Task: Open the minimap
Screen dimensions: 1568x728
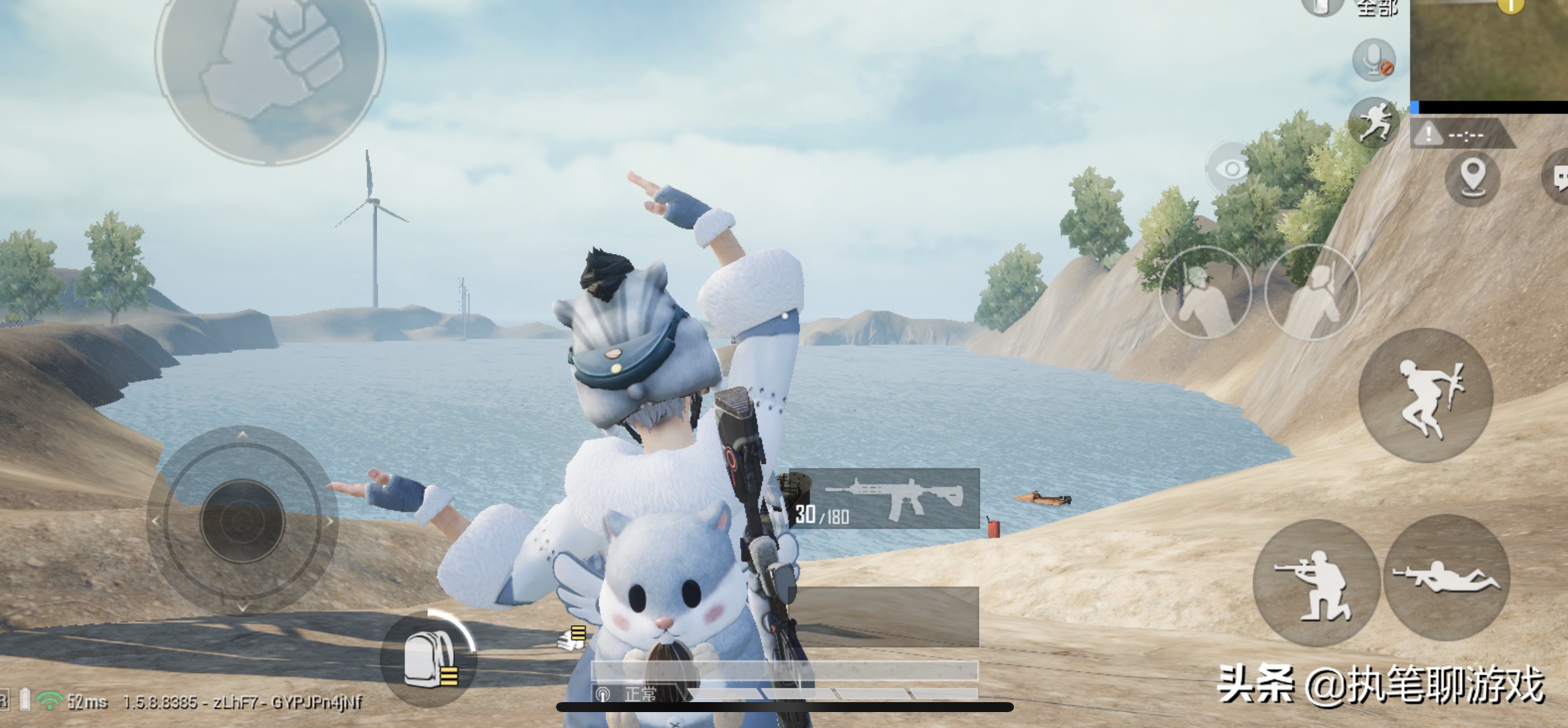Action: point(1489,50)
